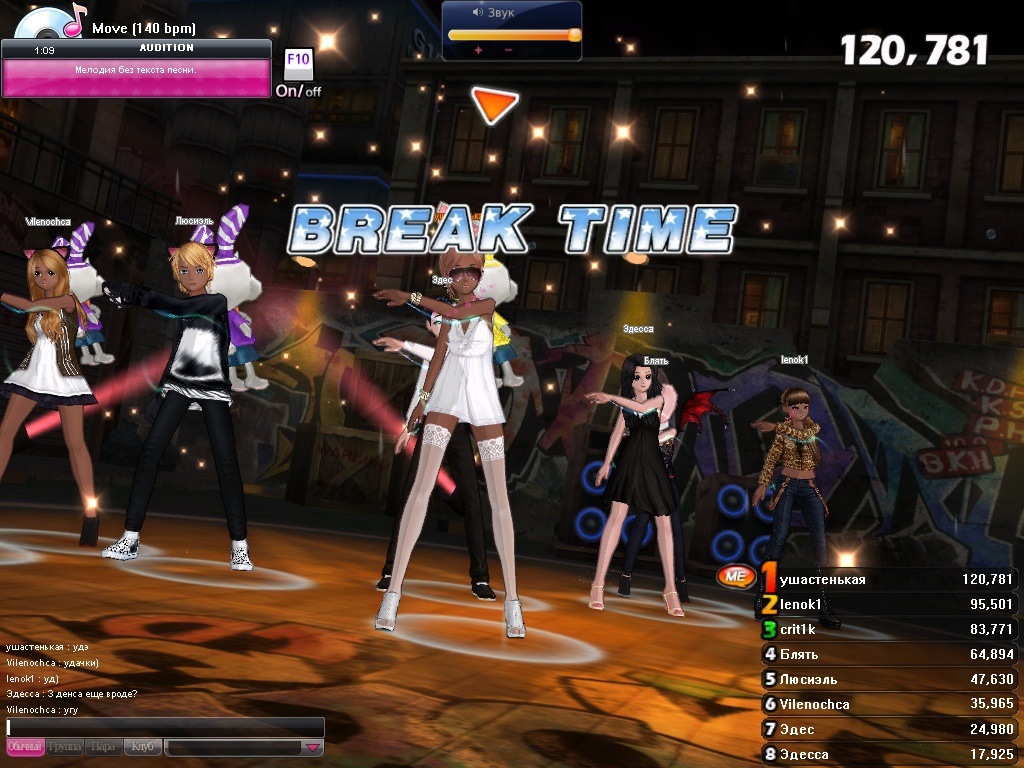Switch to the Группа chat tab
The image size is (1024, 768).
(65, 747)
